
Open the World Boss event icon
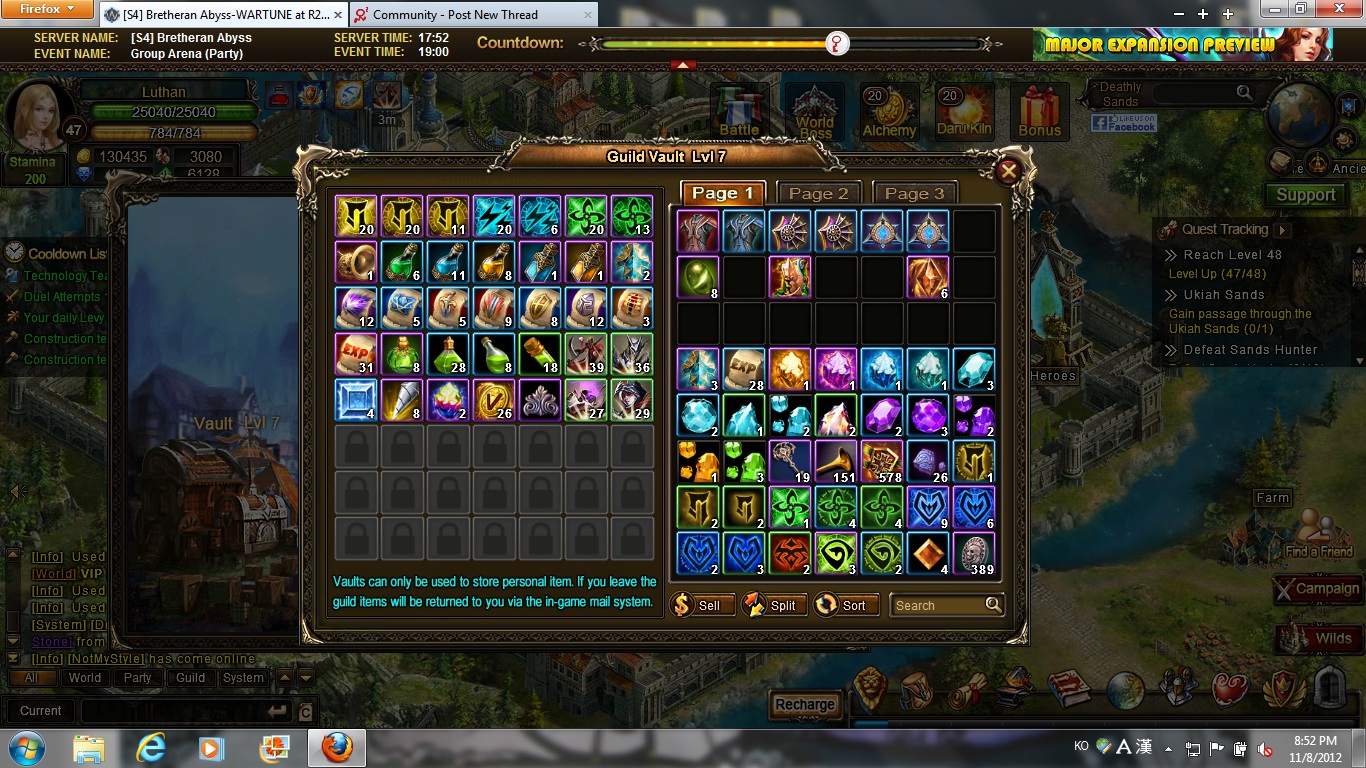tap(814, 111)
